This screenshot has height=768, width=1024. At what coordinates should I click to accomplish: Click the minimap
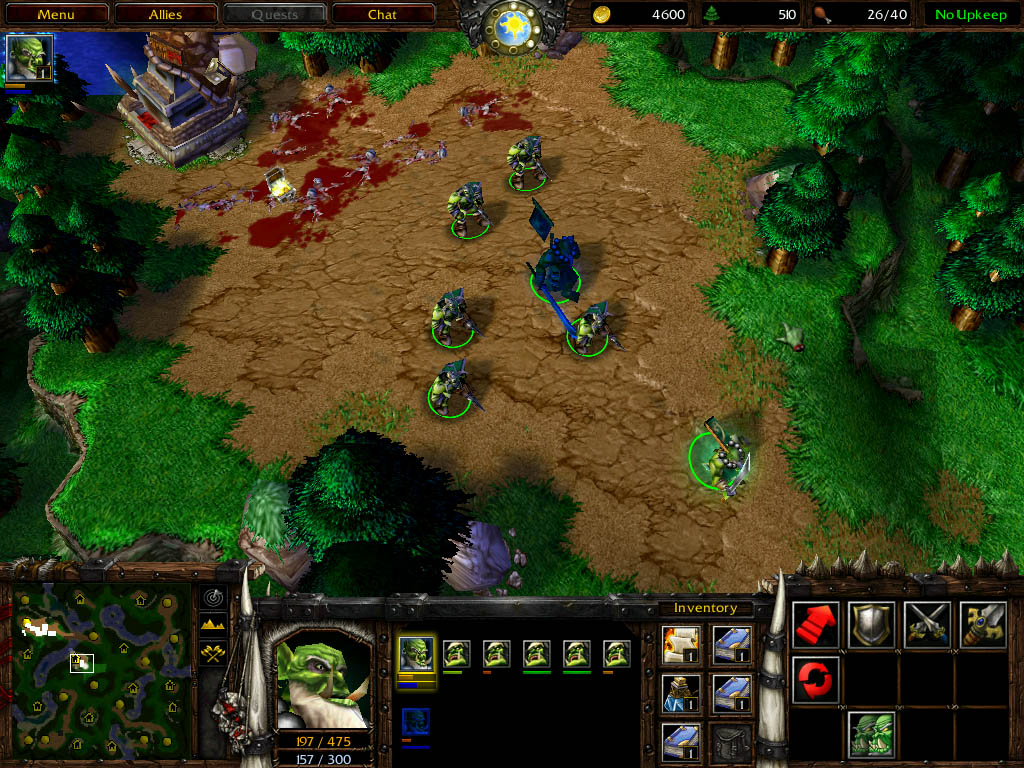pyautogui.click(x=100, y=671)
